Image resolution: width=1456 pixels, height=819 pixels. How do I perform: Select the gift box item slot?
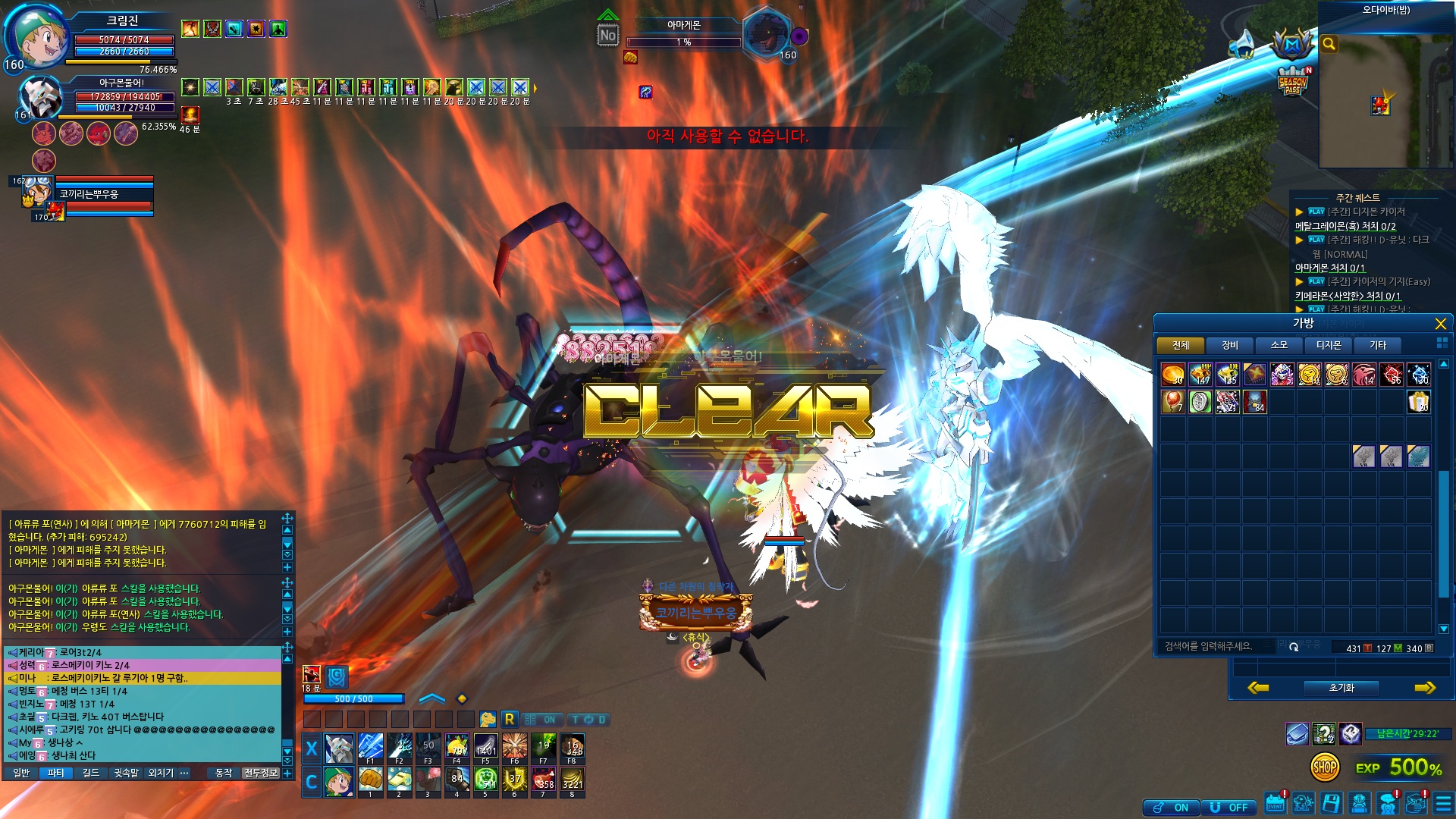click(1418, 402)
